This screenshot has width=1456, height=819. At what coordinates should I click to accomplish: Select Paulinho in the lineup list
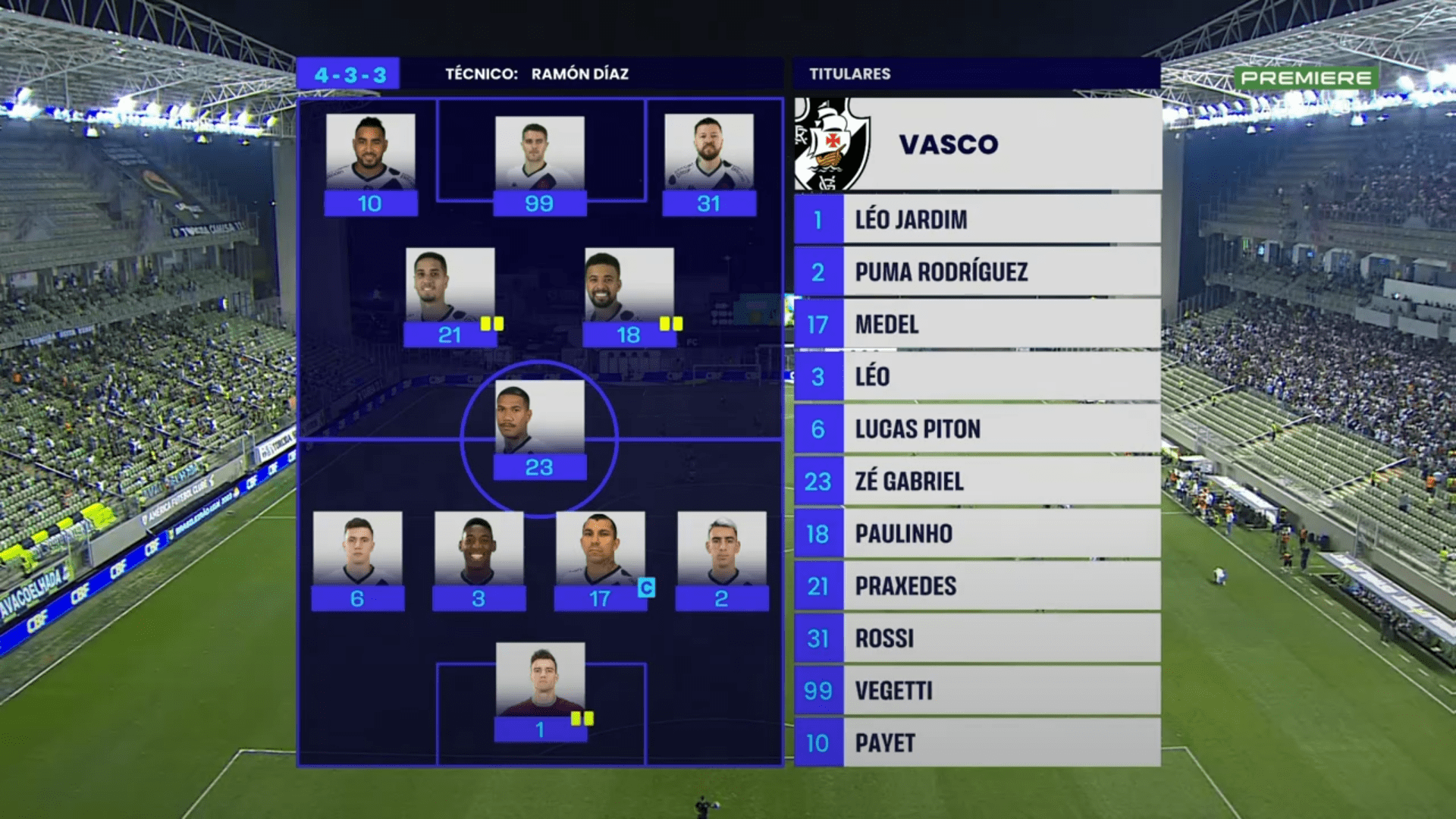click(977, 534)
